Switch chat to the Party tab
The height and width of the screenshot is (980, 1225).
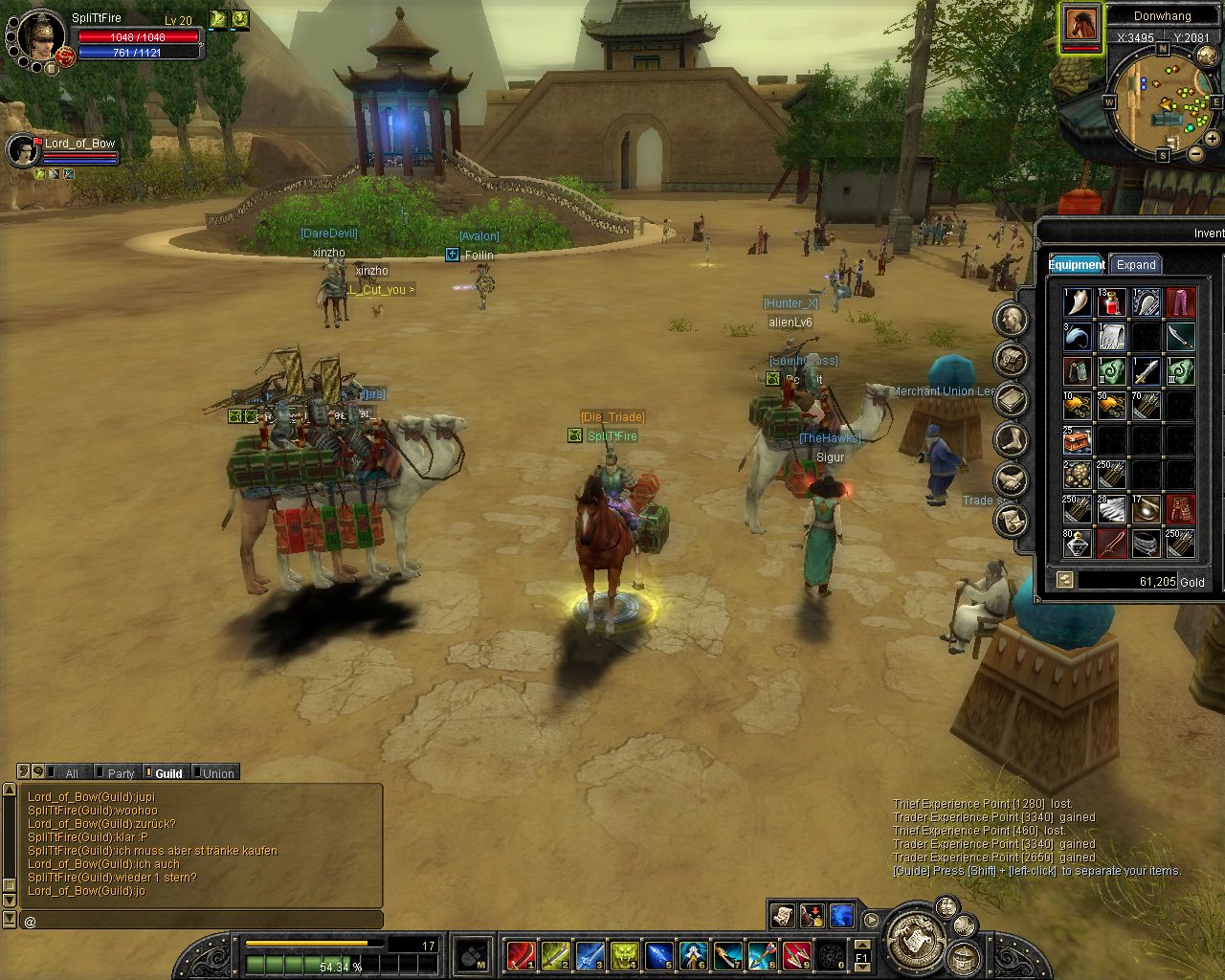120,773
